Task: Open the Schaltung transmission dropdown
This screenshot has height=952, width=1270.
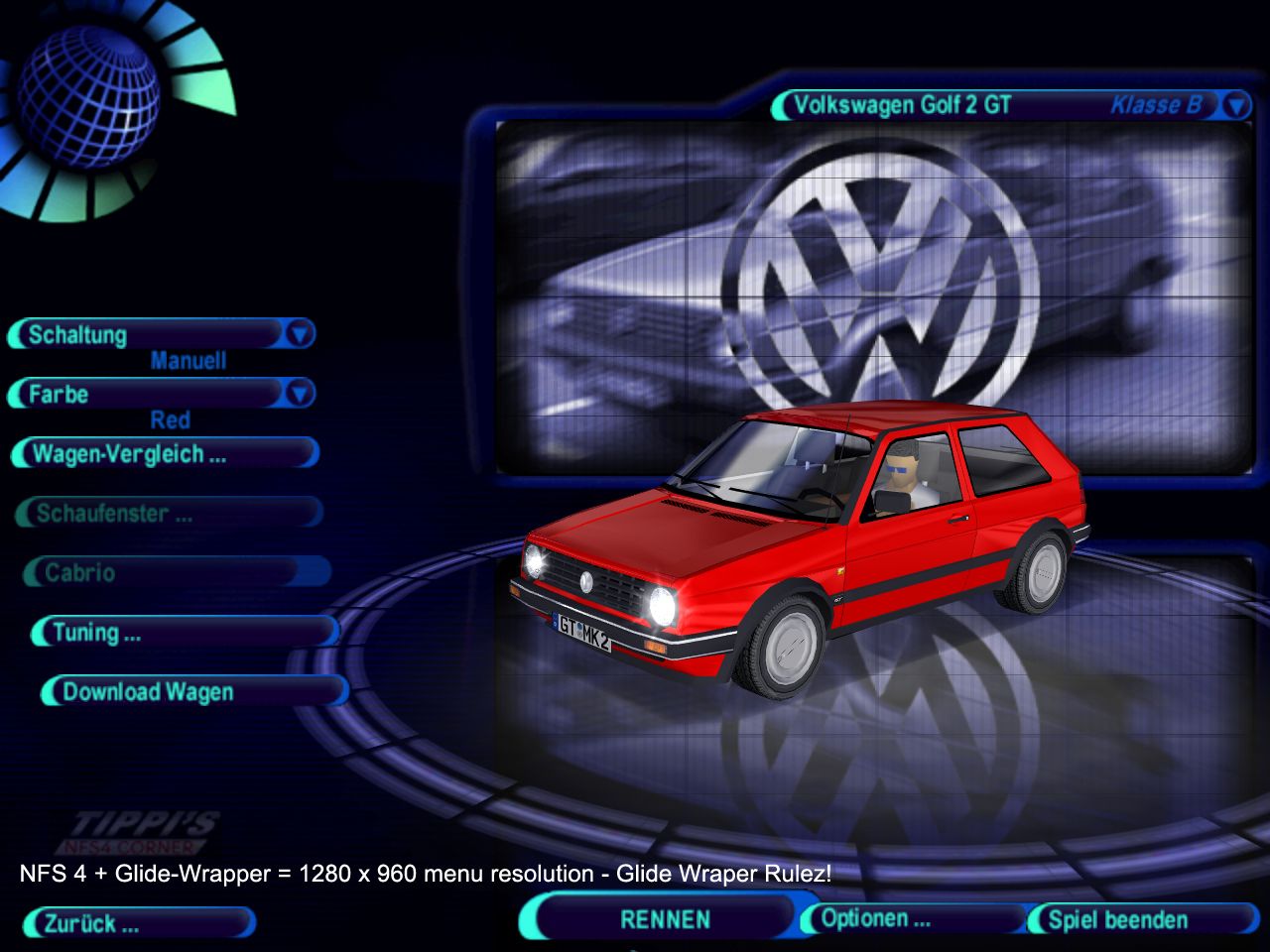Action: 299,335
